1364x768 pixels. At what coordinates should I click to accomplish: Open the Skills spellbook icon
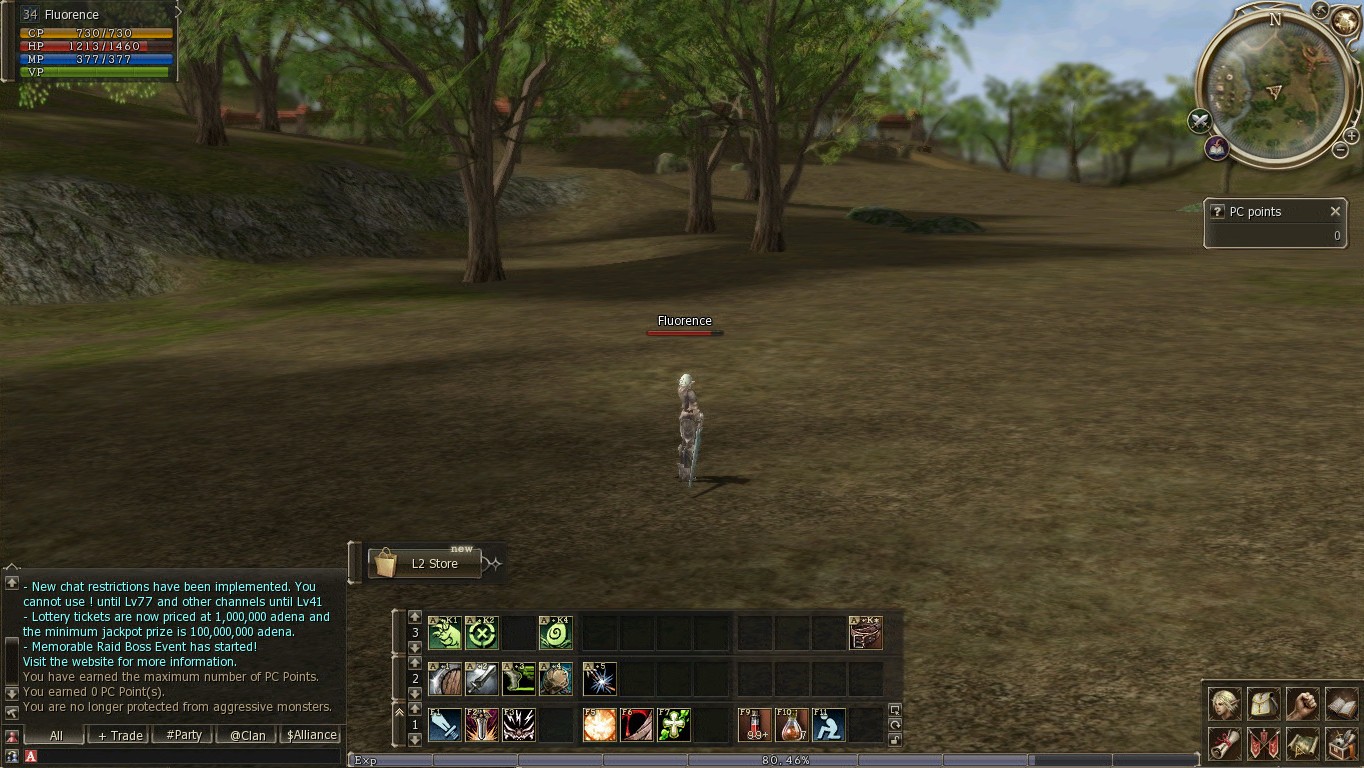(1341, 704)
